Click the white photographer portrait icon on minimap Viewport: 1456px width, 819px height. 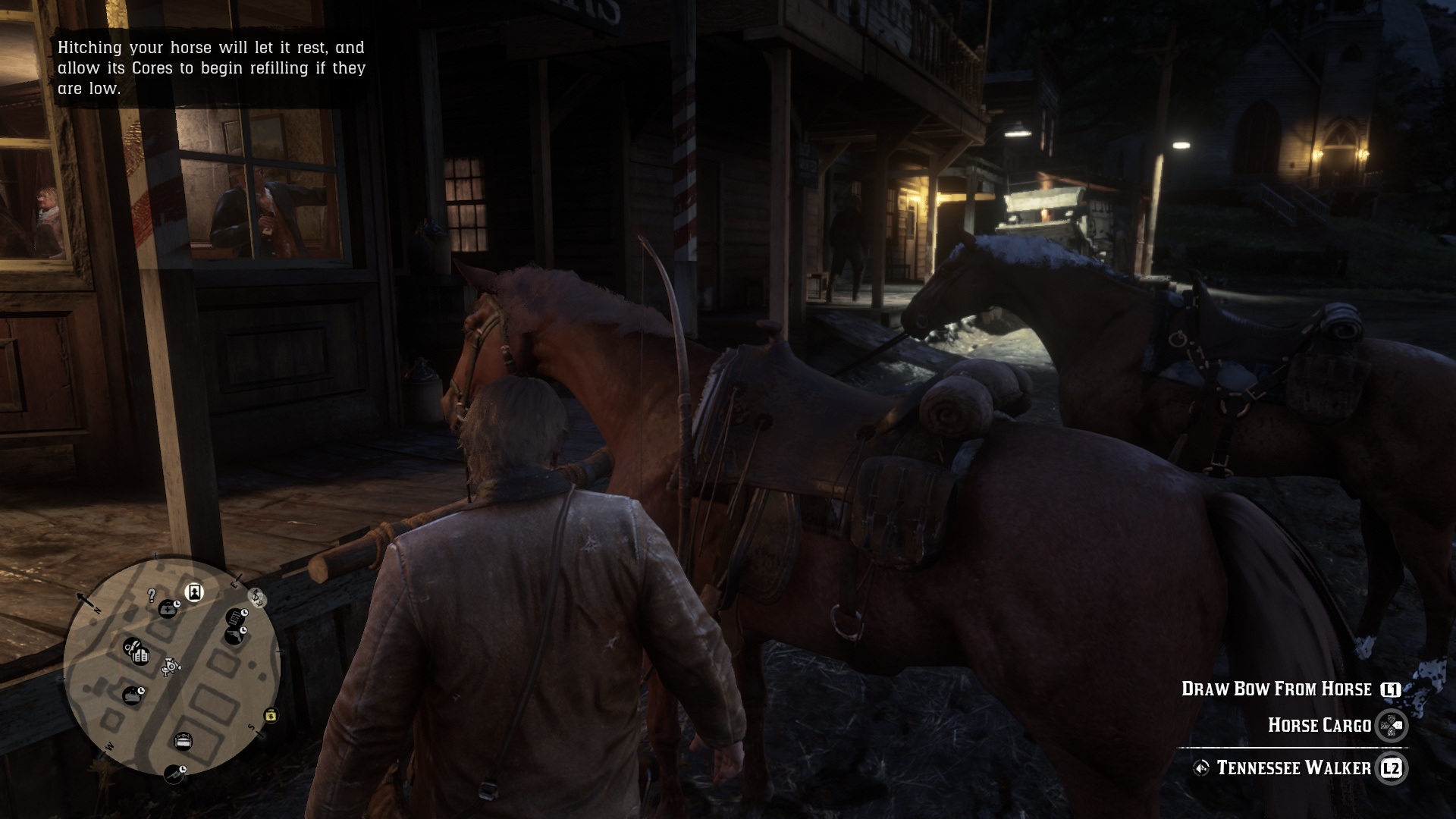(194, 592)
